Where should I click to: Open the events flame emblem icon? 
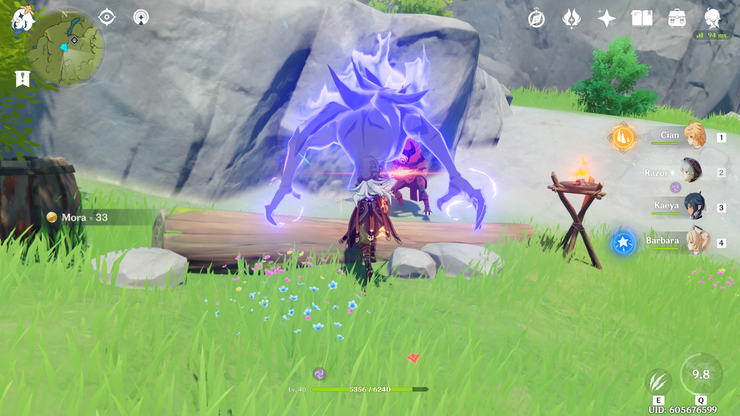click(571, 18)
